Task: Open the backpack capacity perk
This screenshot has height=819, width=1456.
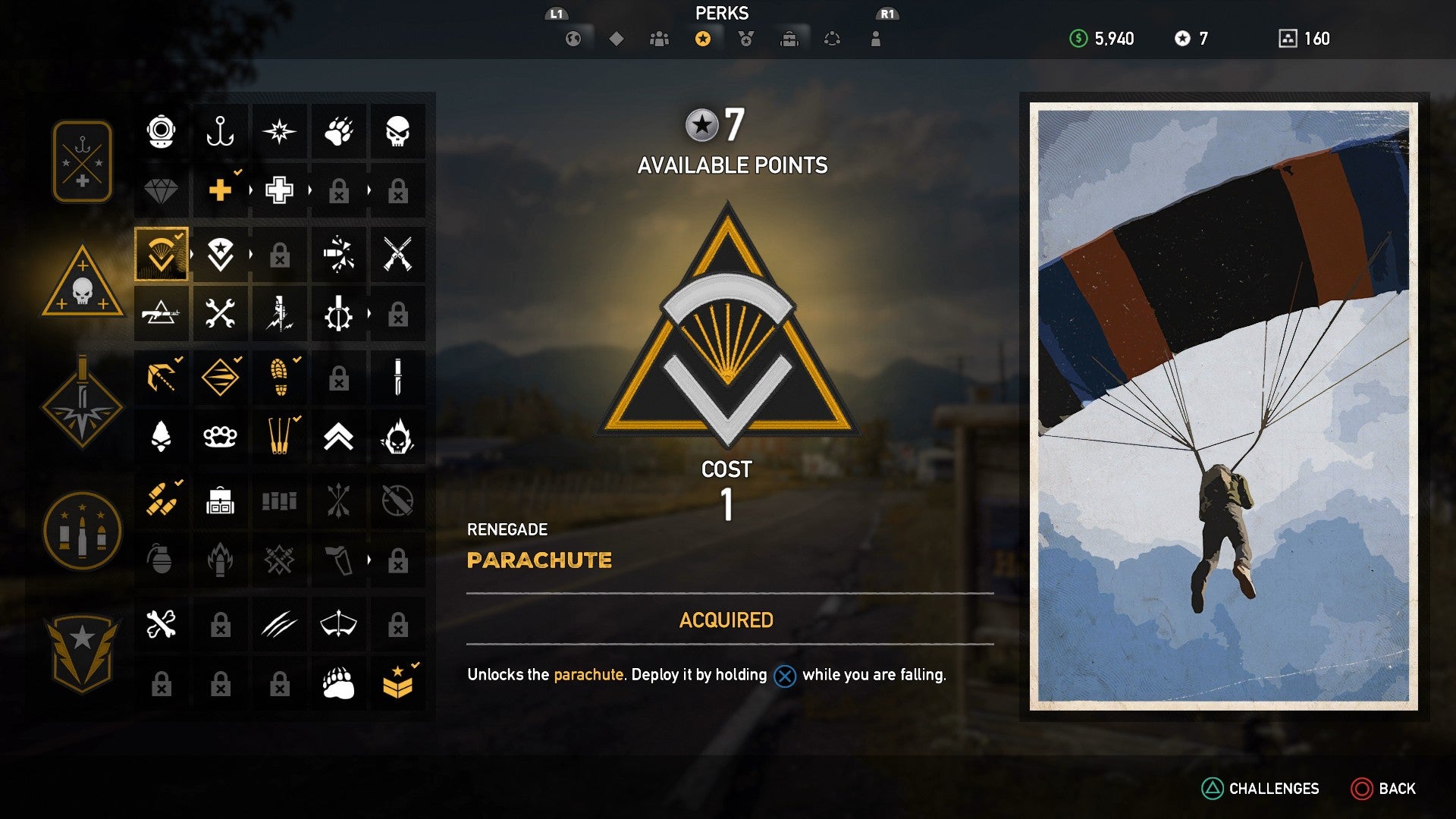Action: [220, 500]
